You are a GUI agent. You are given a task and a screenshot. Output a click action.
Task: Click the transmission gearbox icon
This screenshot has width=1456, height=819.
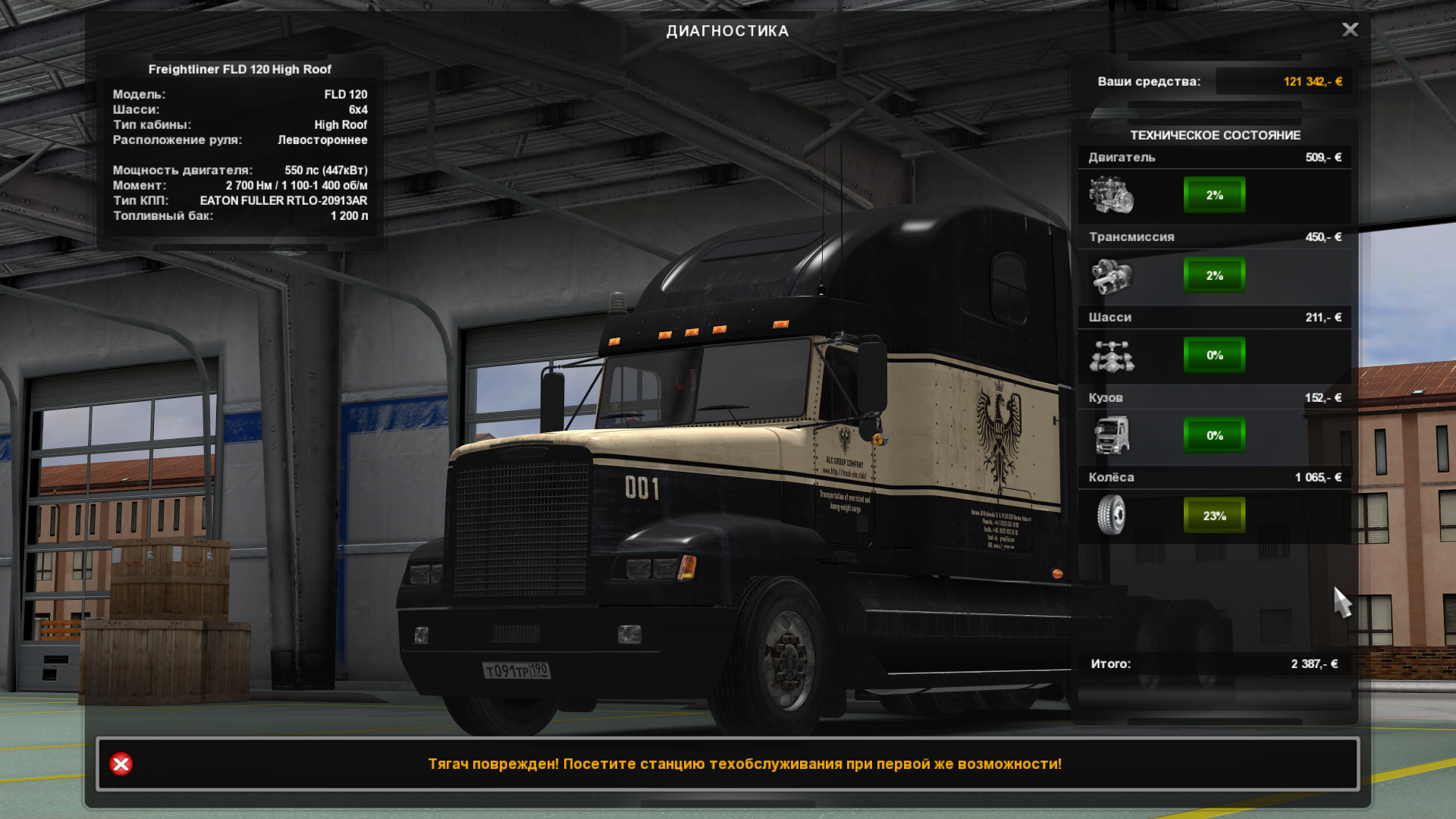(x=1111, y=275)
